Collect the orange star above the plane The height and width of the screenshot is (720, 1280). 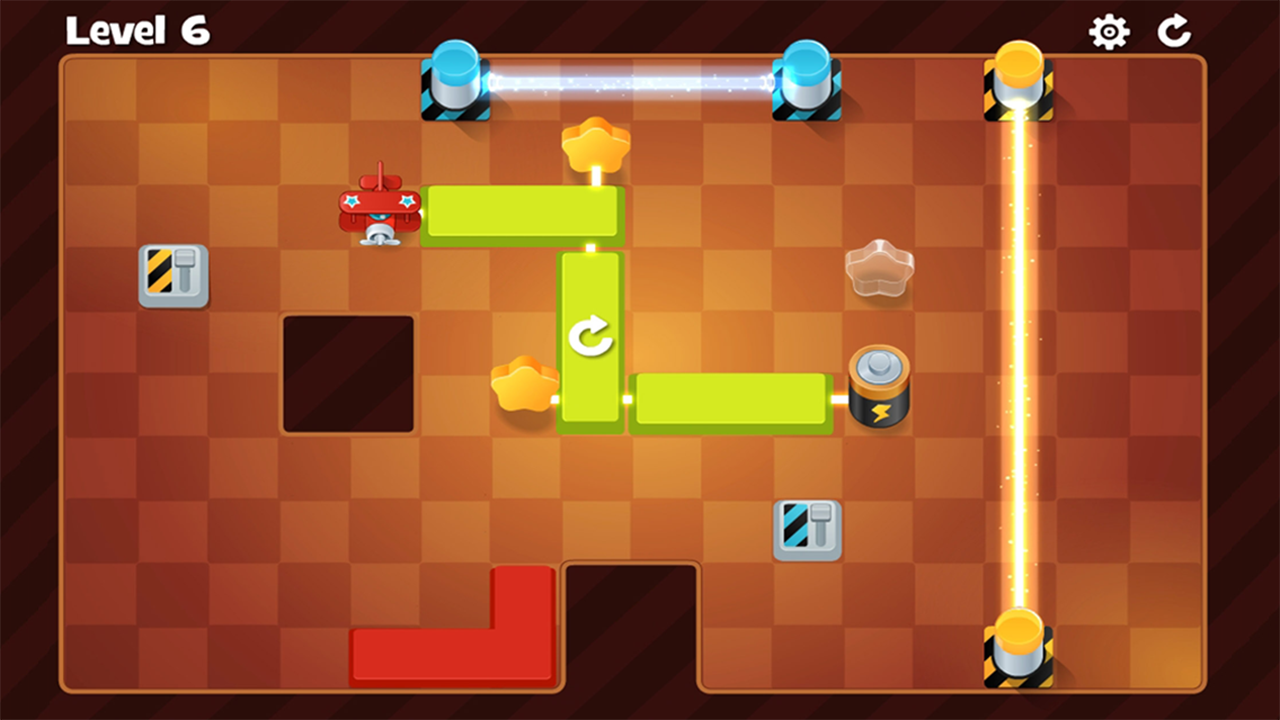597,145
